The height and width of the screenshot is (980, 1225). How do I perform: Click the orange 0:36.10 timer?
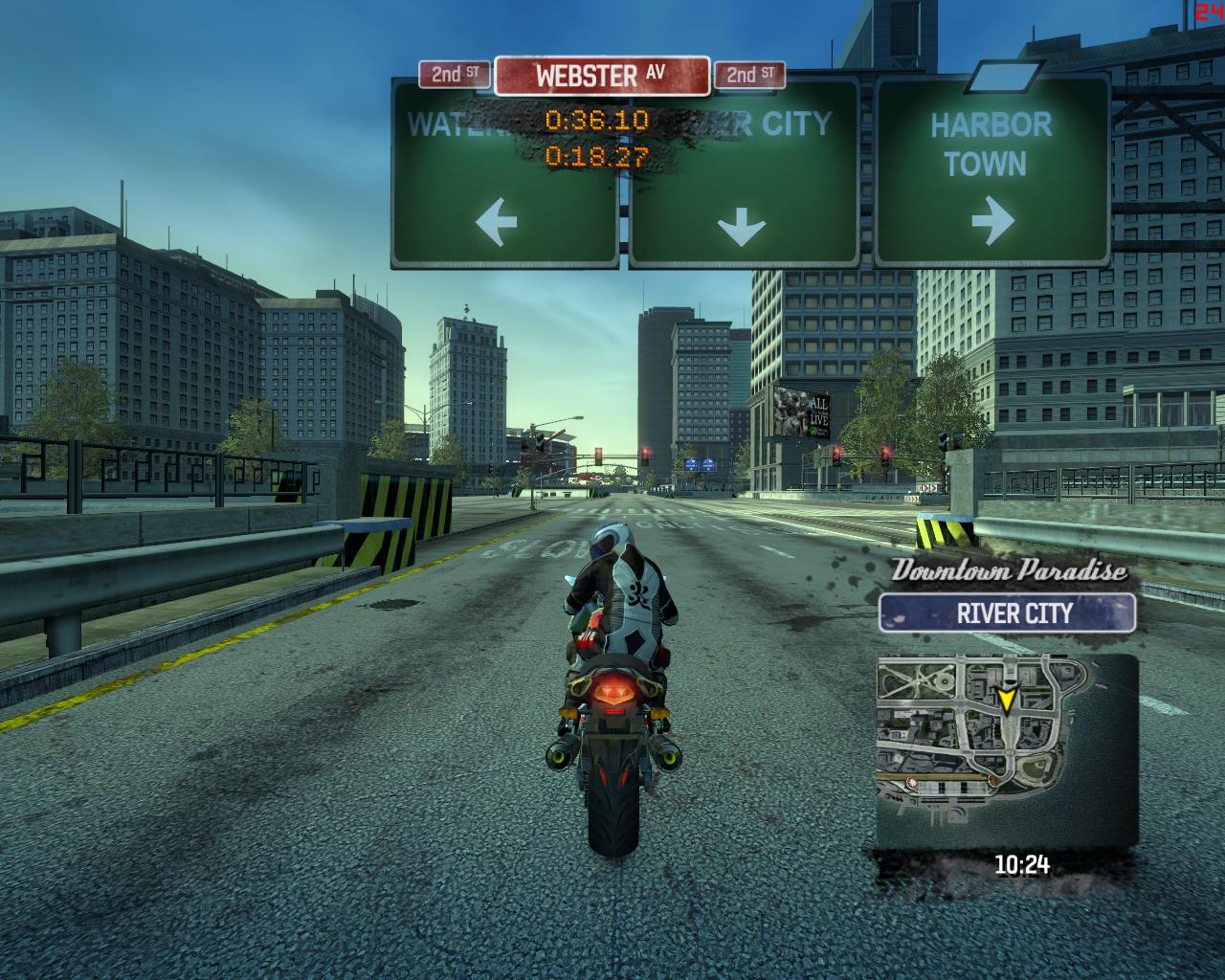click(x=595, y=121)
